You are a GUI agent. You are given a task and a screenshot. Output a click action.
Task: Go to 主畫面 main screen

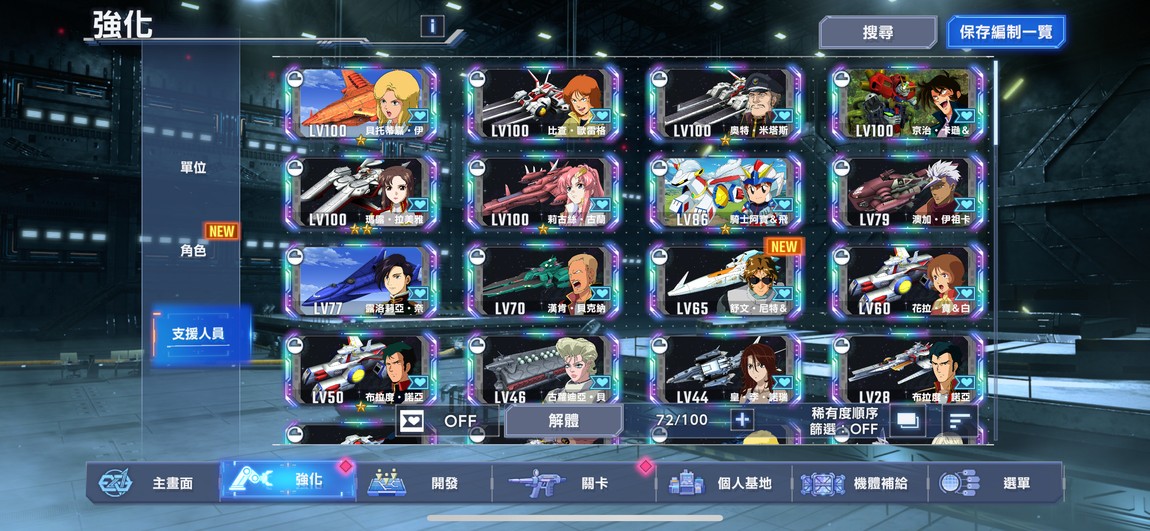pos(150,483)
